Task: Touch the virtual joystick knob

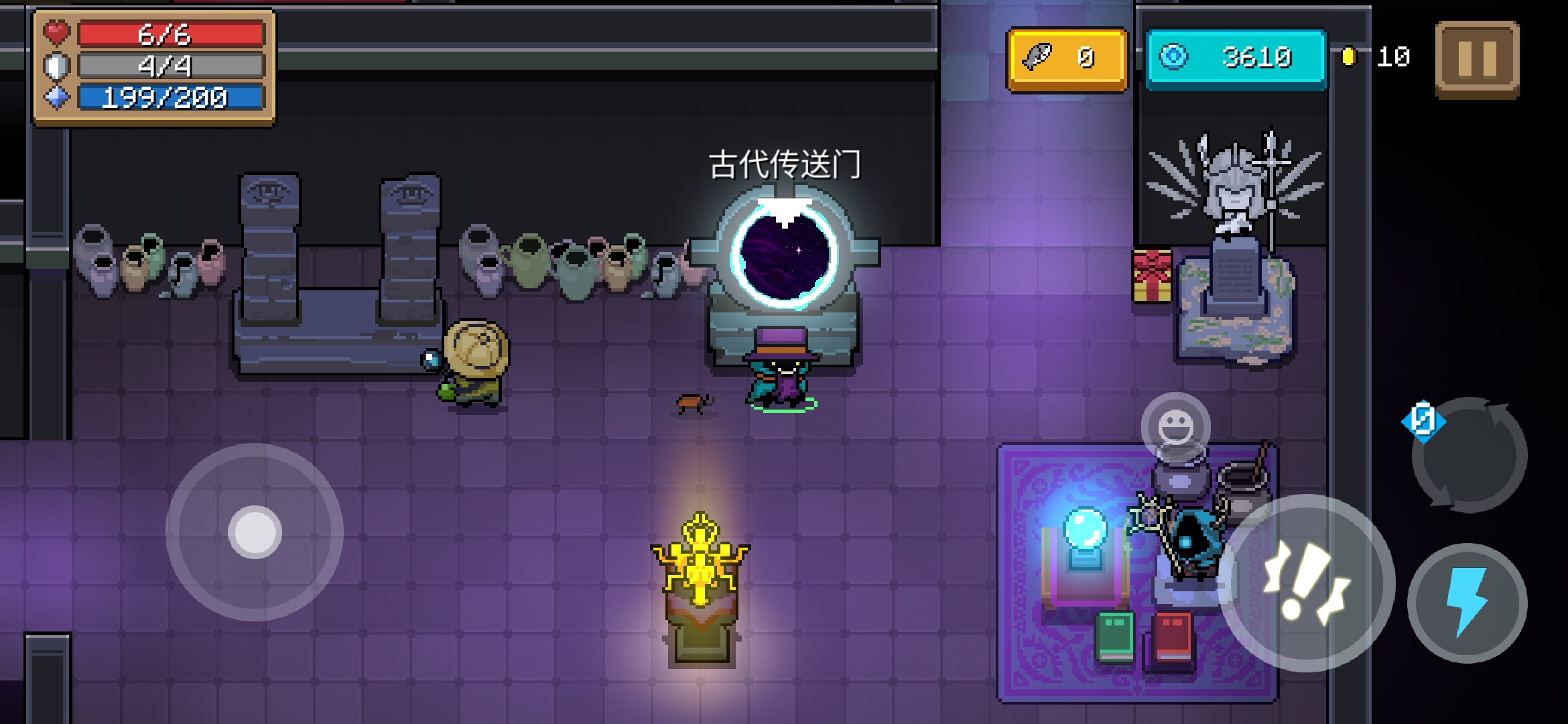Action: pyautogui.click(x=255, y=532)
